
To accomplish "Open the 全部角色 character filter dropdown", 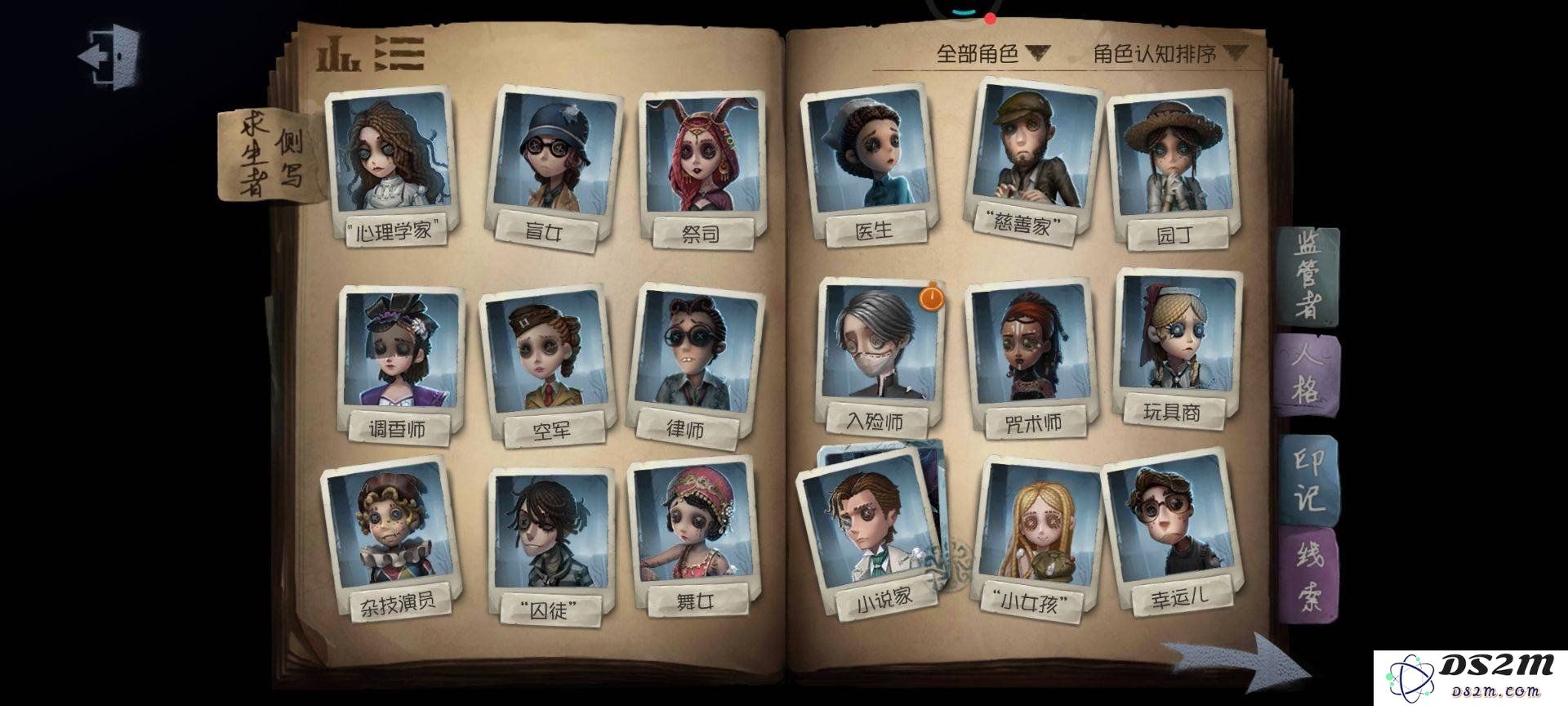I will pyautogui.click(x=991, y=54).
